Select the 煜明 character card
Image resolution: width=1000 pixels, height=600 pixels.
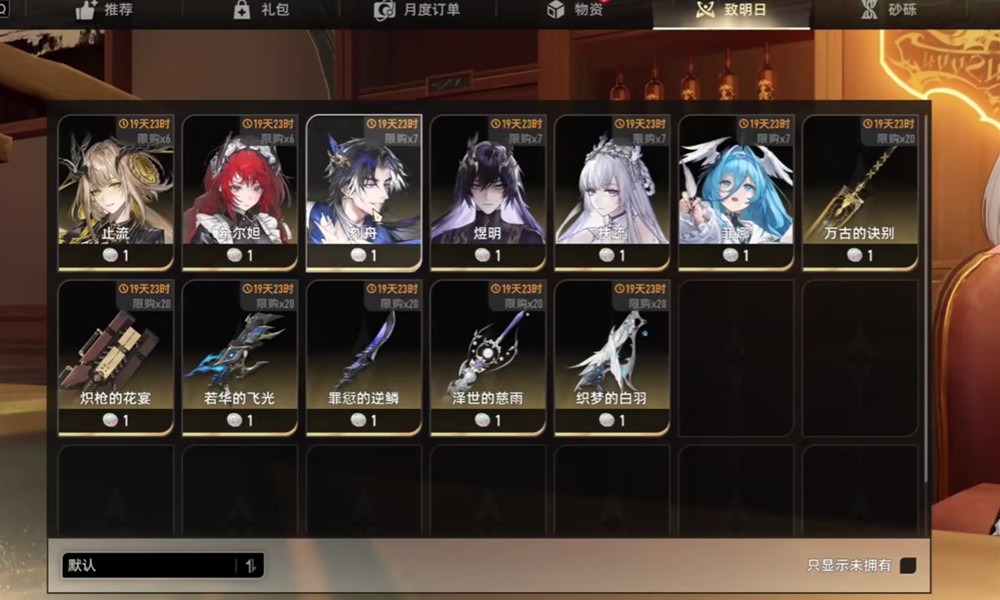pyautogui.click(x=488, y=192)
